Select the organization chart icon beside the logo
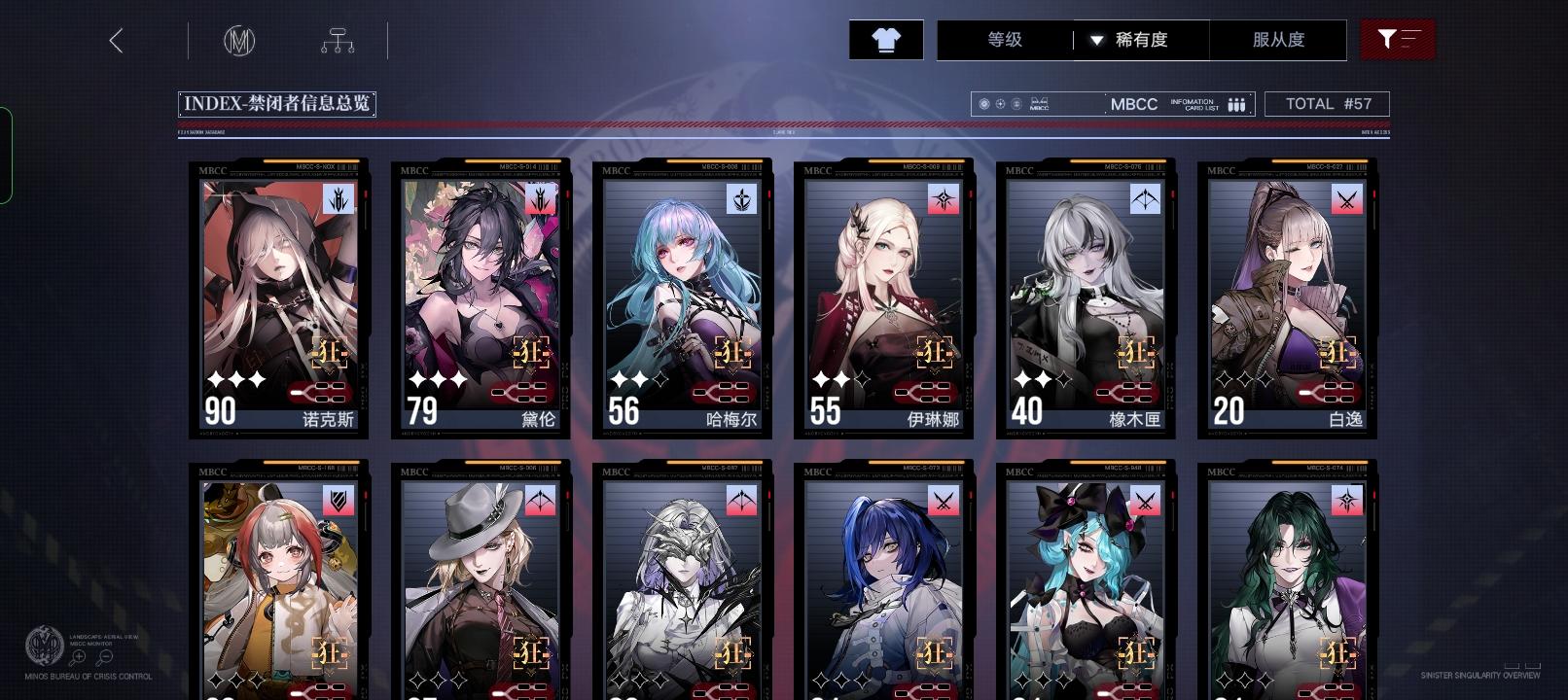The height and width of the screenshot is (700, 1568). coord(339,41)
